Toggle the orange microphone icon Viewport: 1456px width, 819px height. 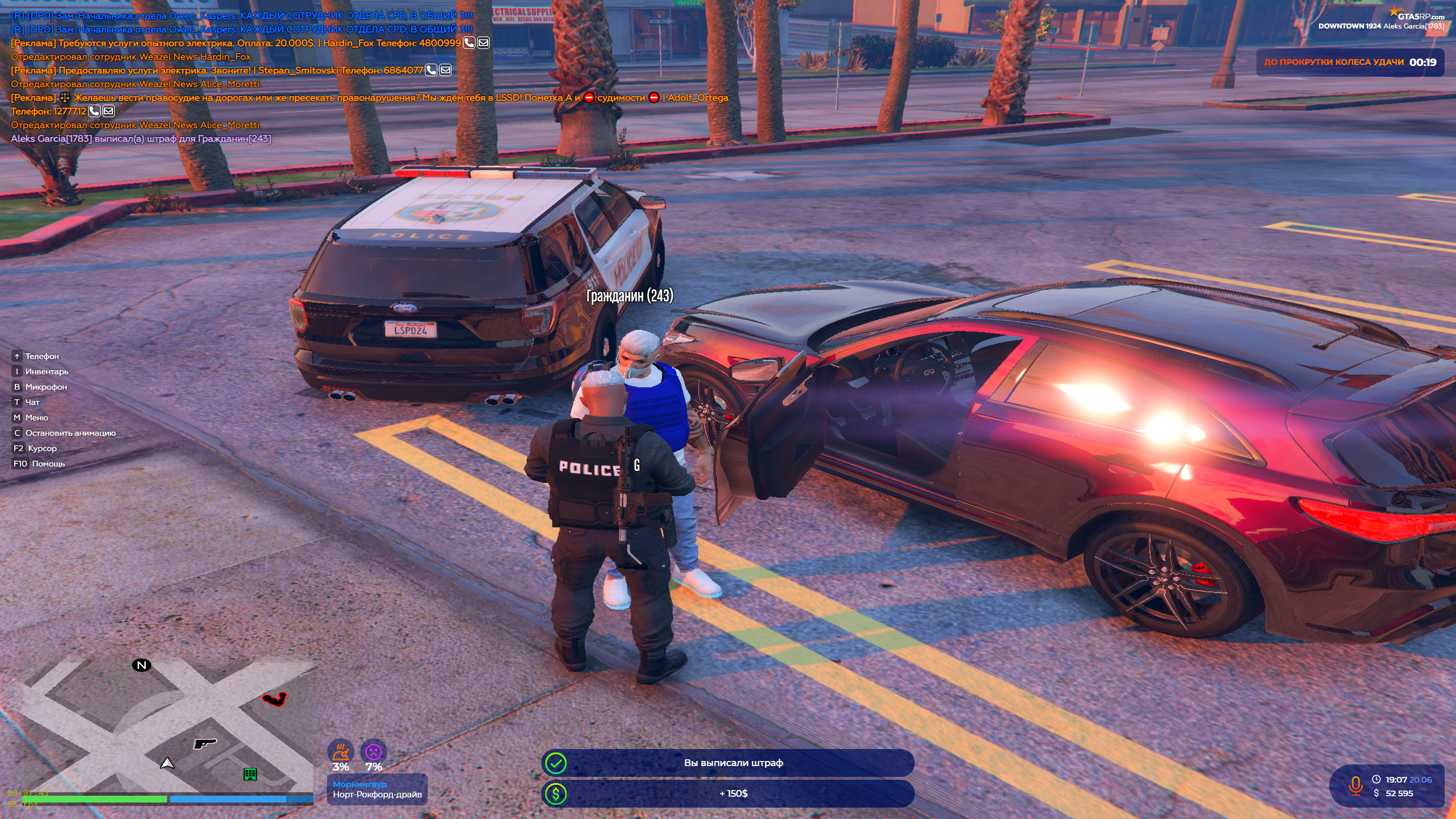1356,785
